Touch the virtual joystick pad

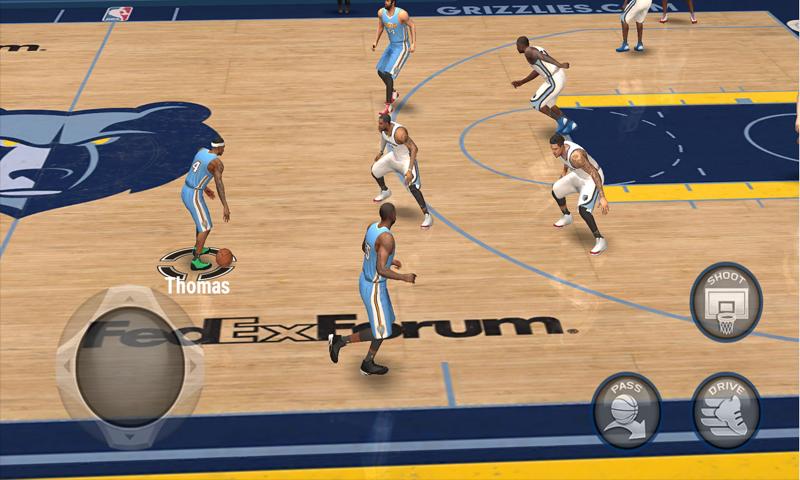point(130,367)
